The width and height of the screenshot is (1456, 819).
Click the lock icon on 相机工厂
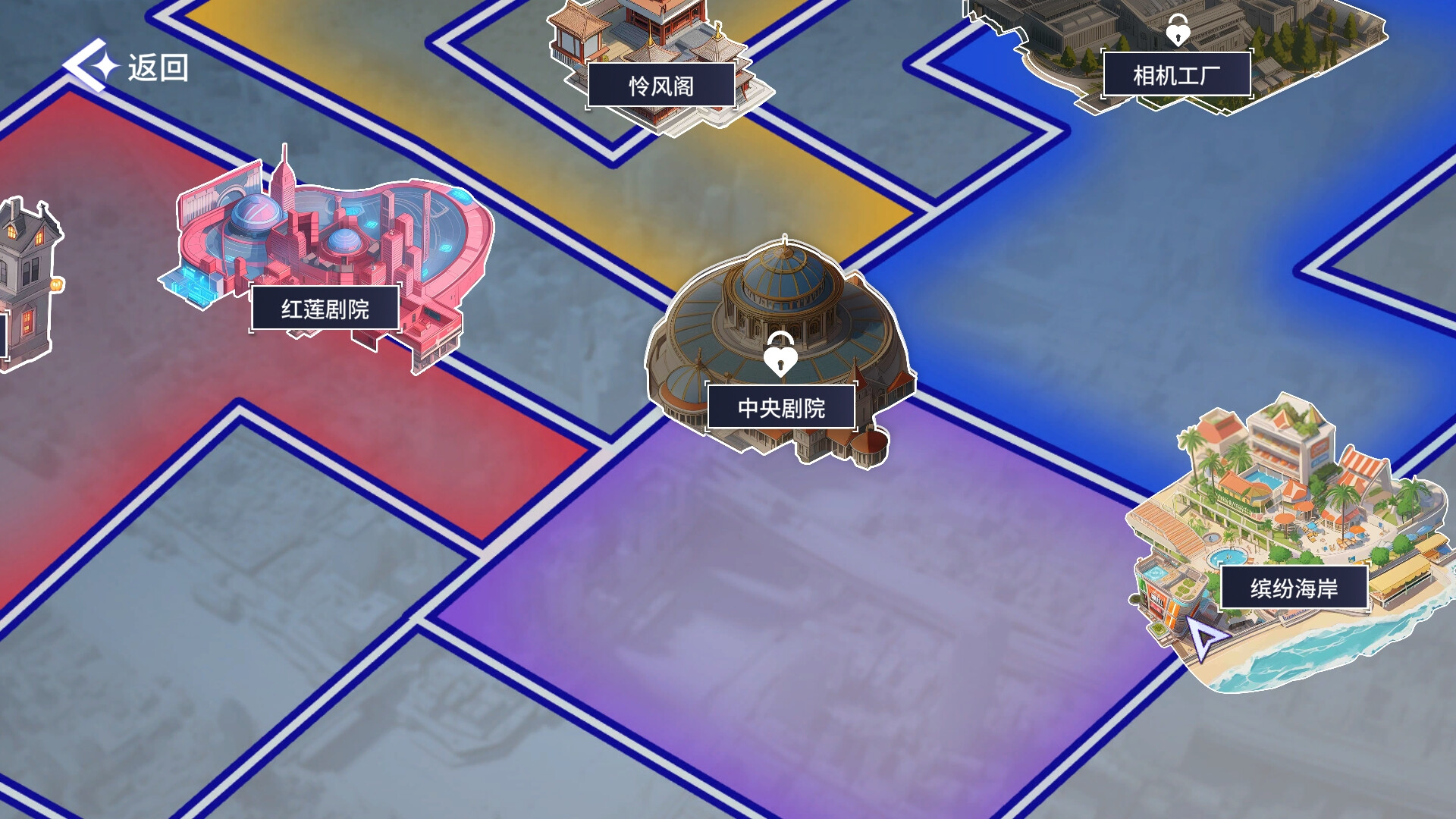click(x=1178, y=32)
